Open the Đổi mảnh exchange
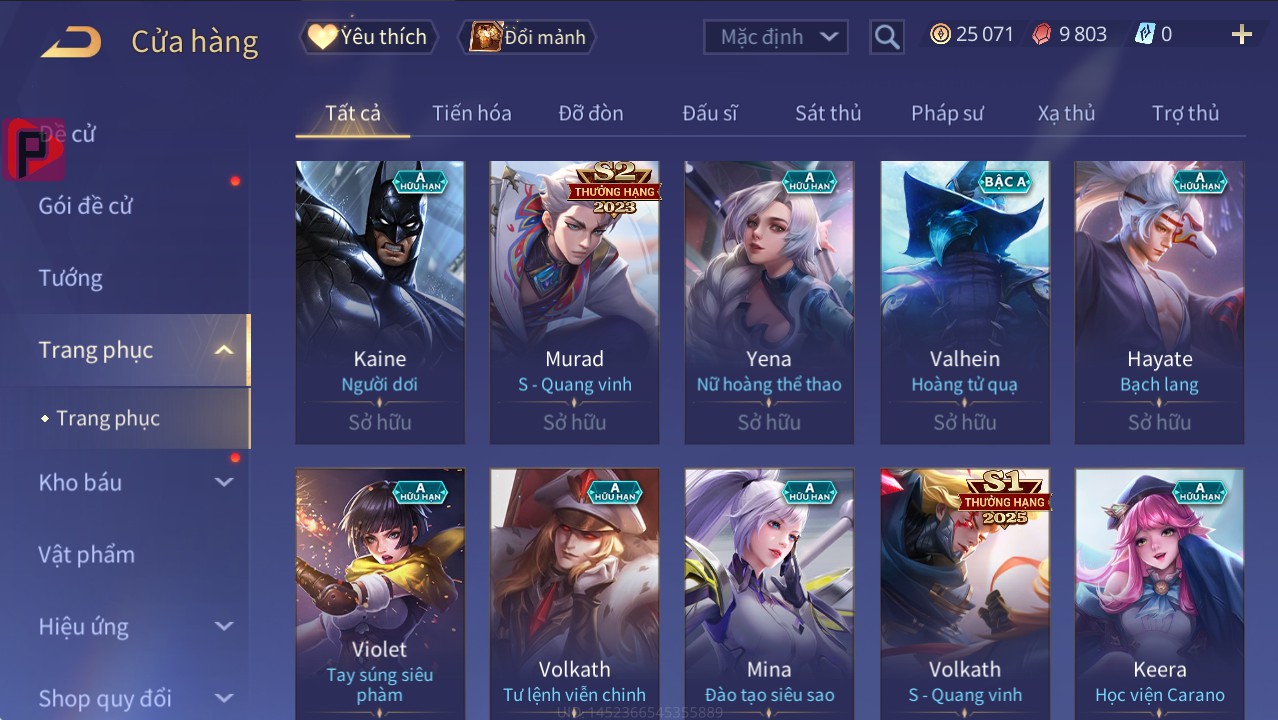 [528, 37]
